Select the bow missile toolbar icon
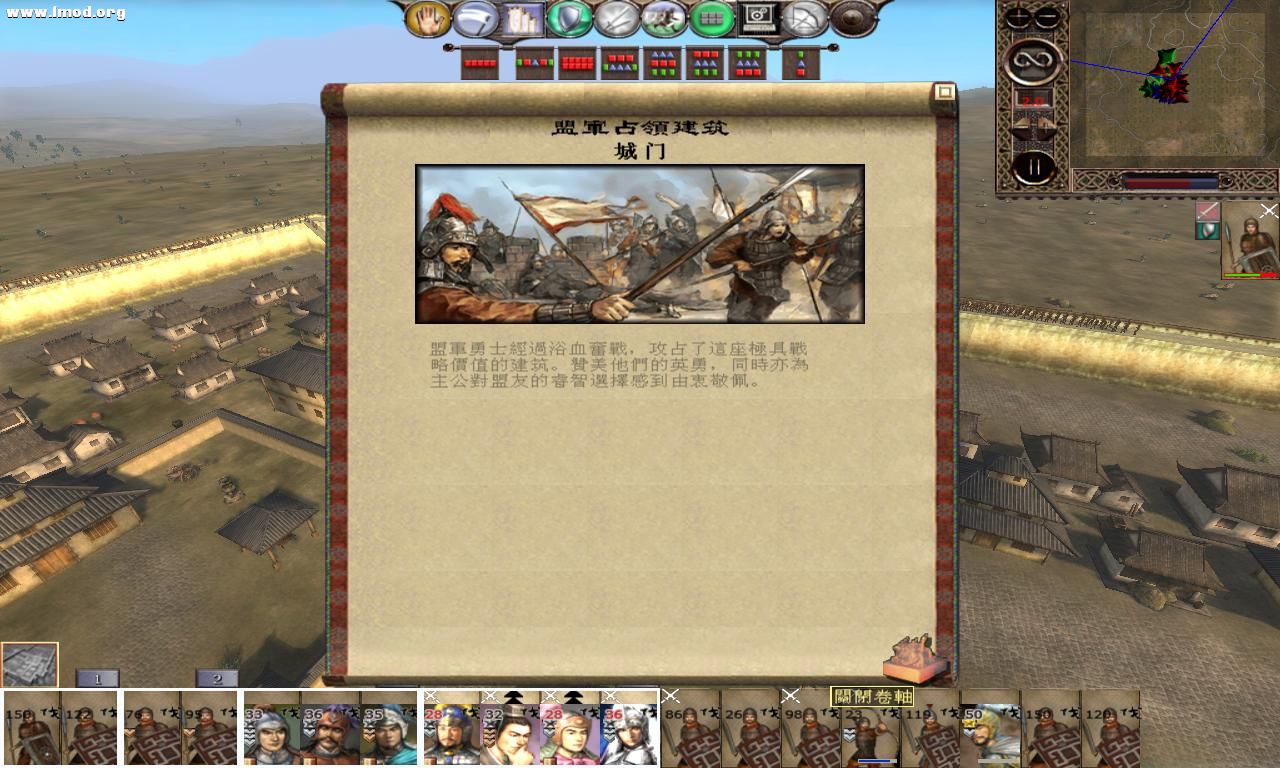This screenshot has height=768, width=1280. tap(805, 17)
